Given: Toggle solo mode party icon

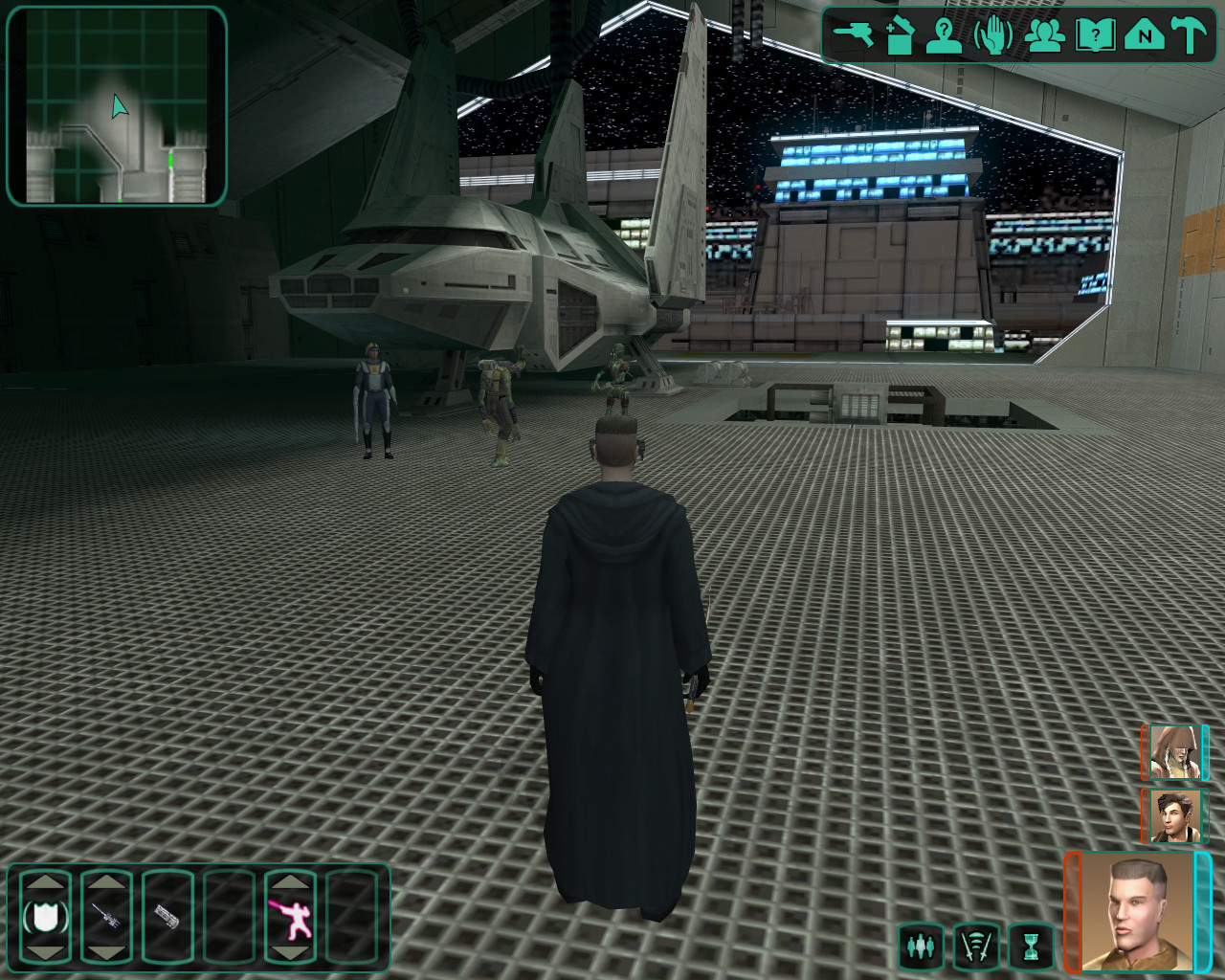Looking at the screenshot, I should tap(921, 947).
